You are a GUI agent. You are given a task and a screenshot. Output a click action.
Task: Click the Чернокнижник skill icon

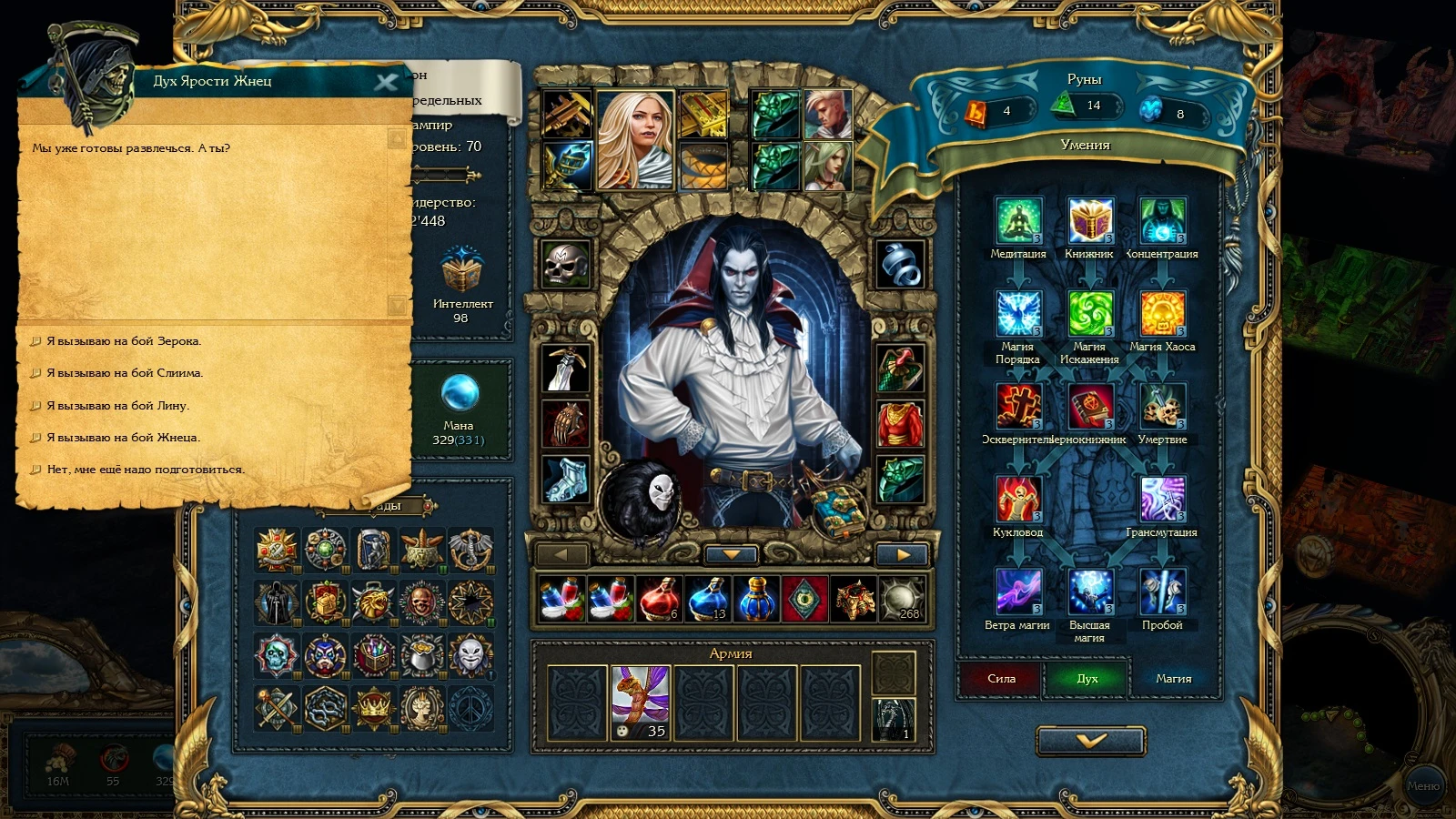pos(1090,403)
